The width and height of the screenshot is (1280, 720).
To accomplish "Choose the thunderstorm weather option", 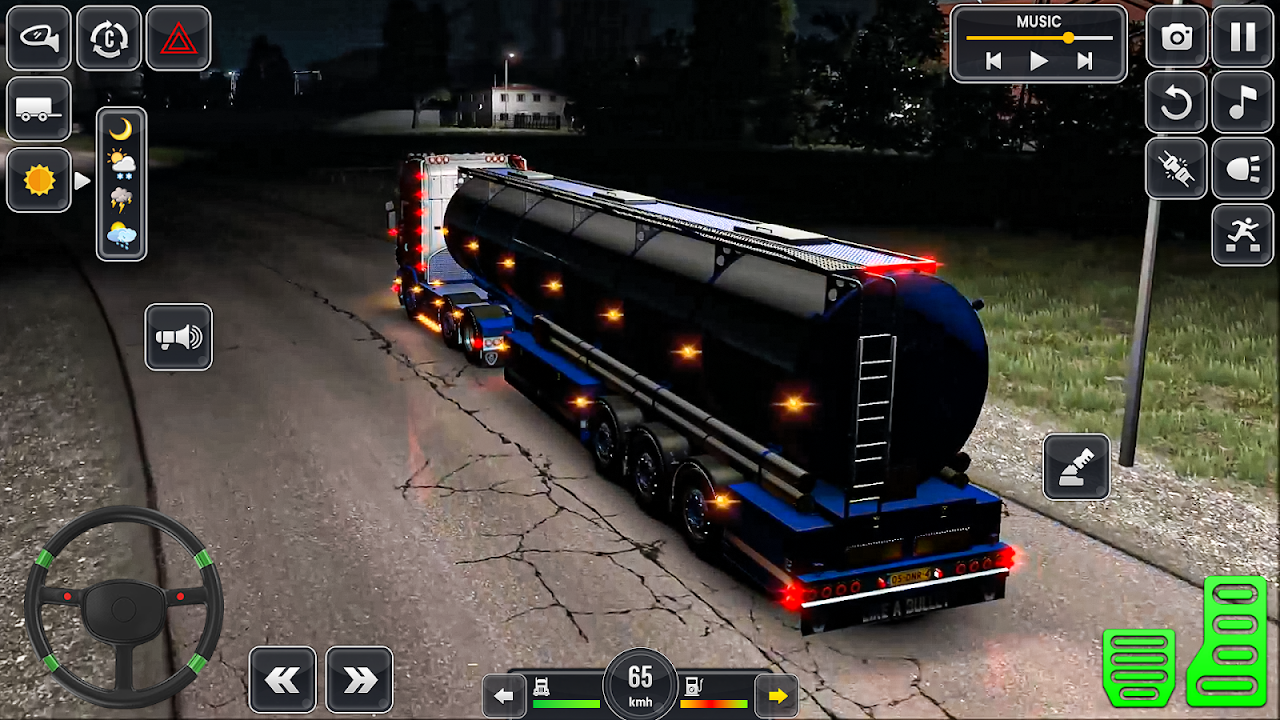I will tap(121, 200).
